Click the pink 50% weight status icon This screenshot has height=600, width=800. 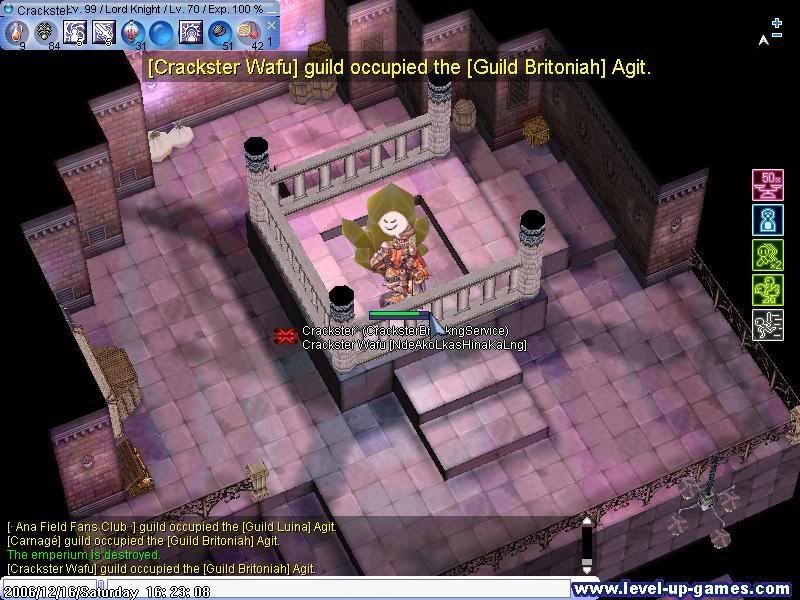click(x=767, y=186)
